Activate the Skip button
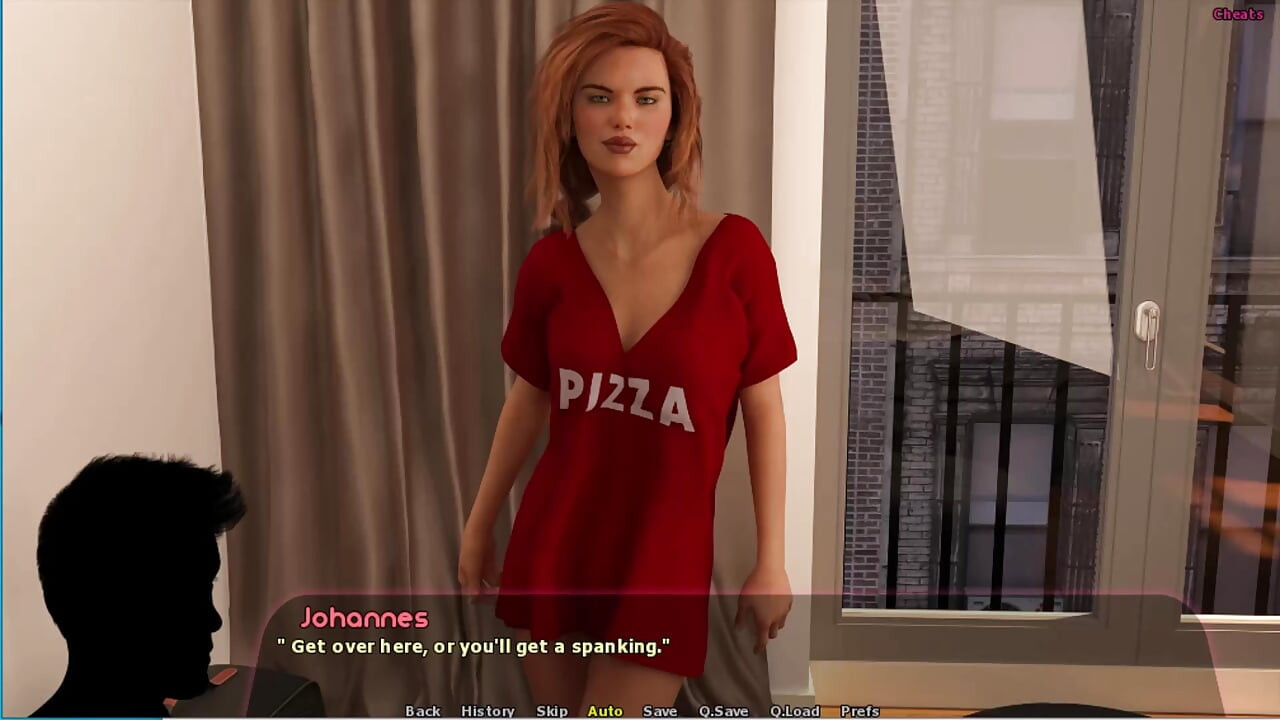This screenshot has width=1280, height=720. click(551, 711)
